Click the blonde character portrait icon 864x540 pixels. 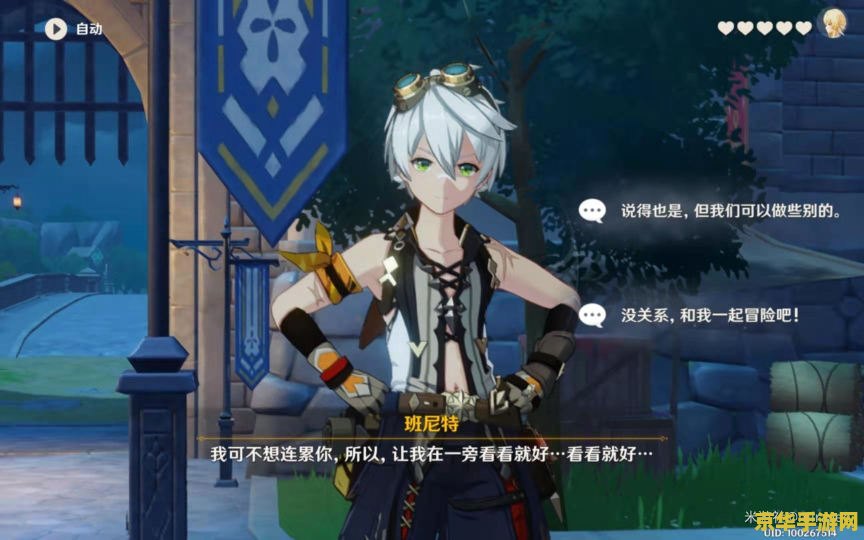tap(831, 25)
